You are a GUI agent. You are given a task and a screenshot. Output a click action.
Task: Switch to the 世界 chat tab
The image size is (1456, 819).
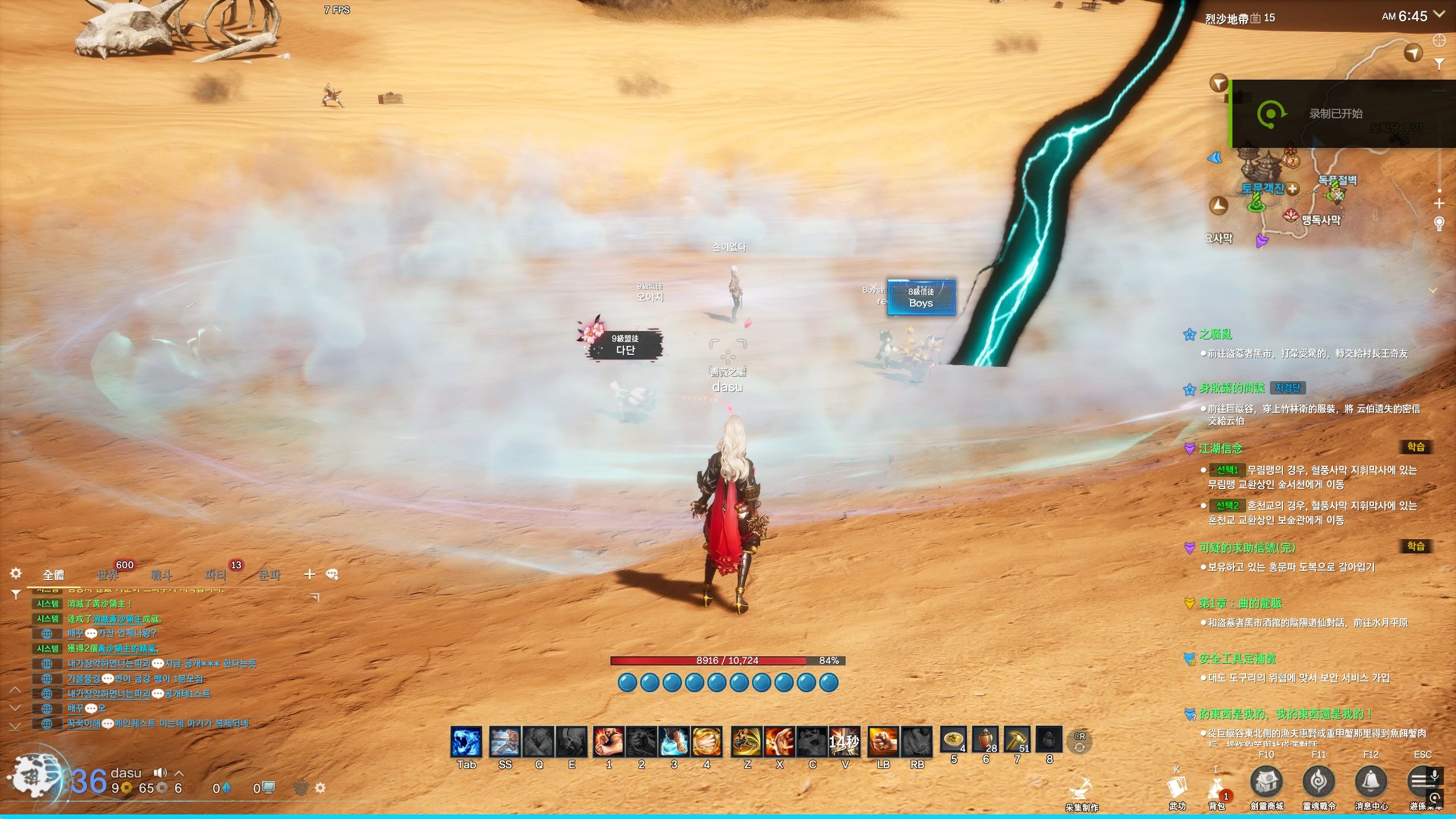click(107, 575)
